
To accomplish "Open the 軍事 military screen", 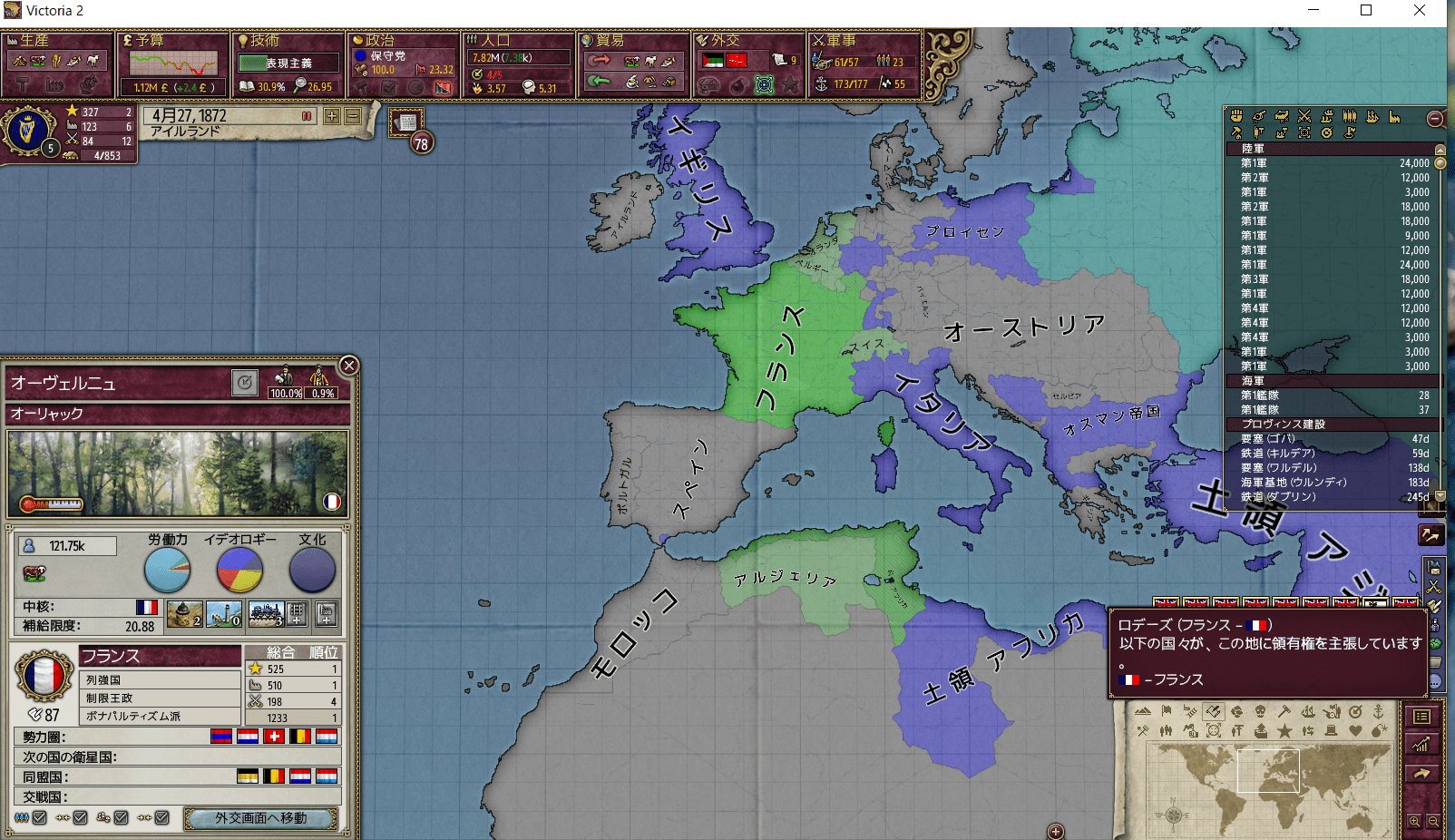I will 864,63.
